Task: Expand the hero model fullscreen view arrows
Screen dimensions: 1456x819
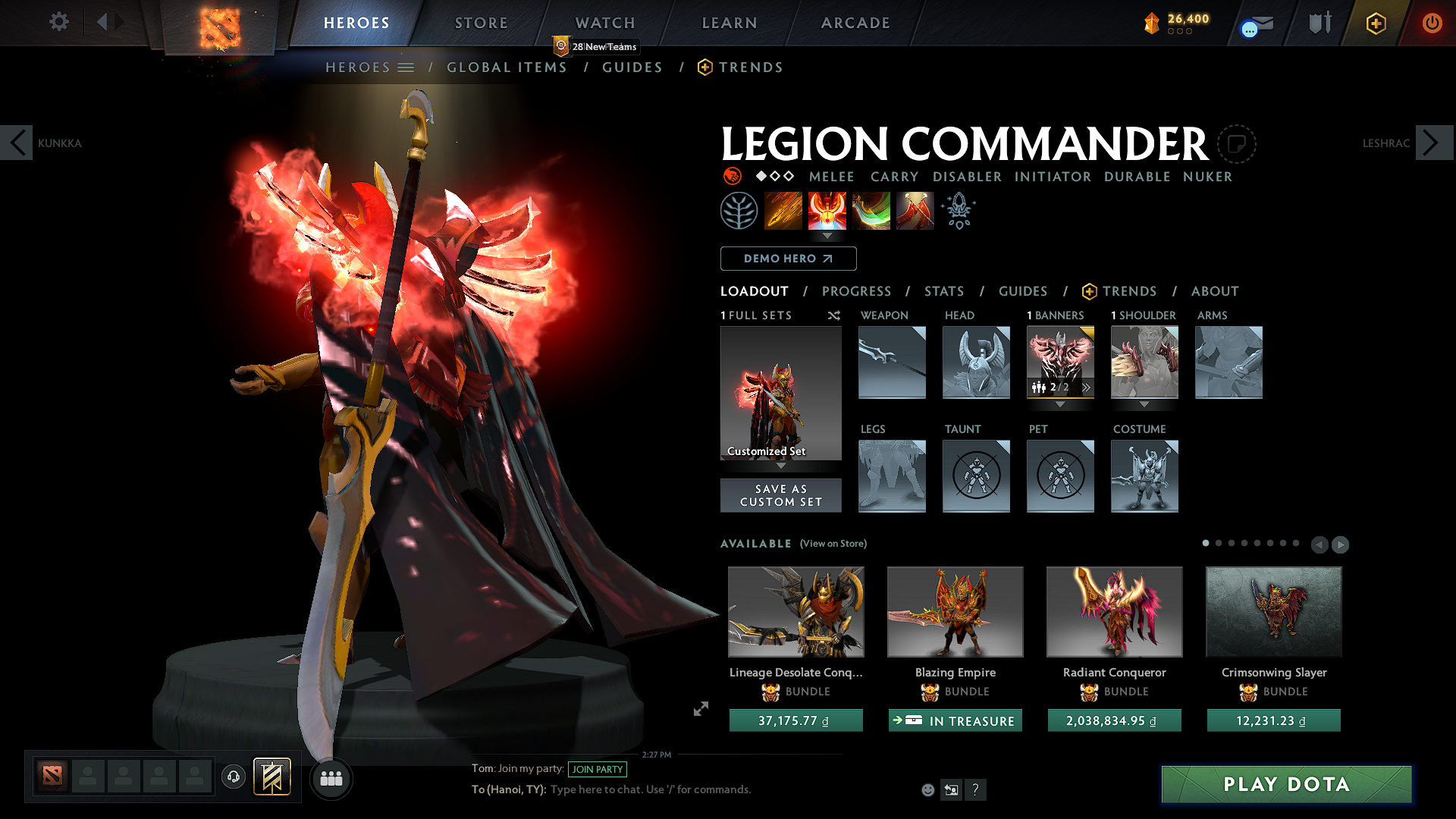Action: 700,709
